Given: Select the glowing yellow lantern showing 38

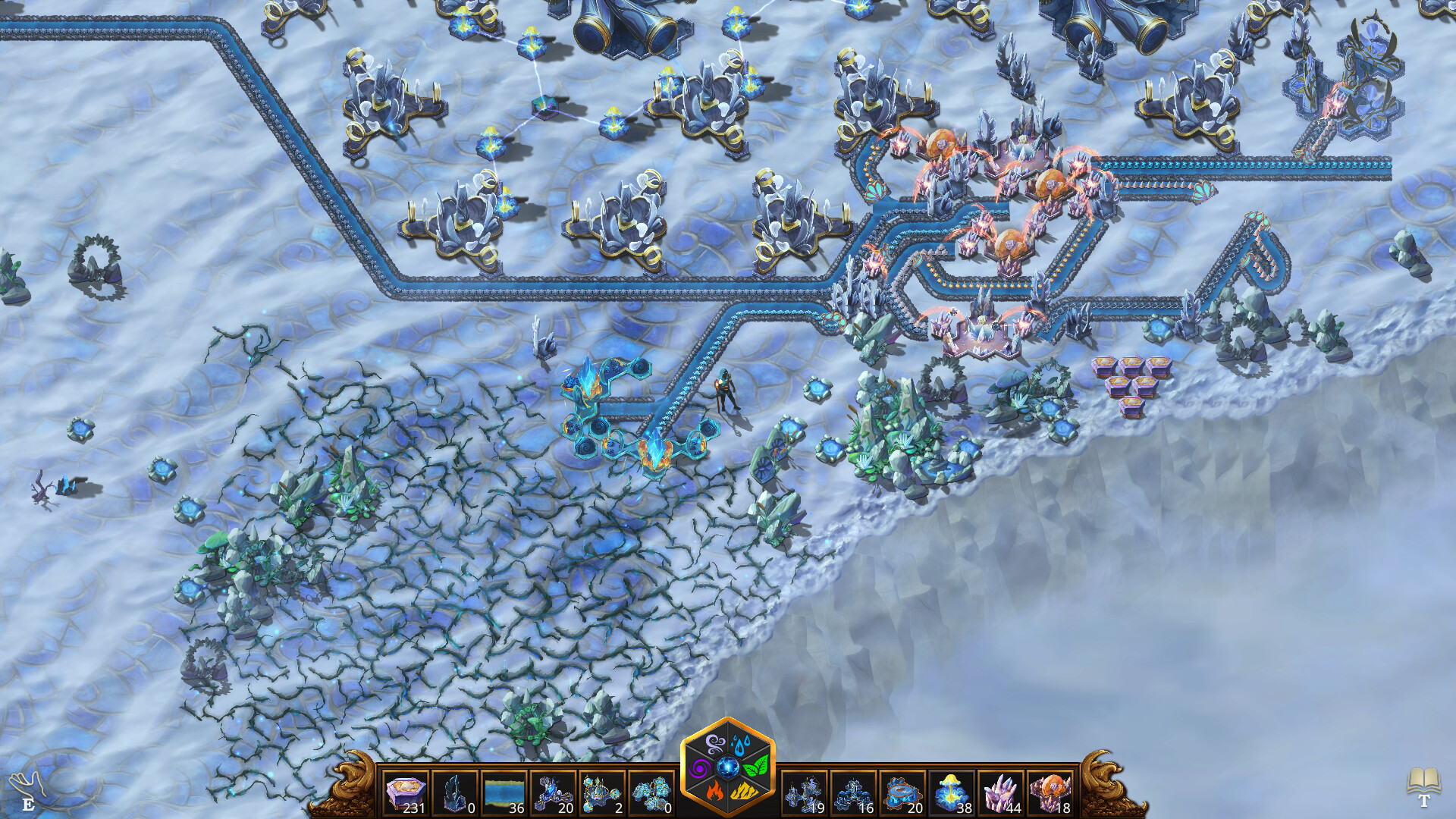Looking at the screenshot, I should (x=955, y=792).
